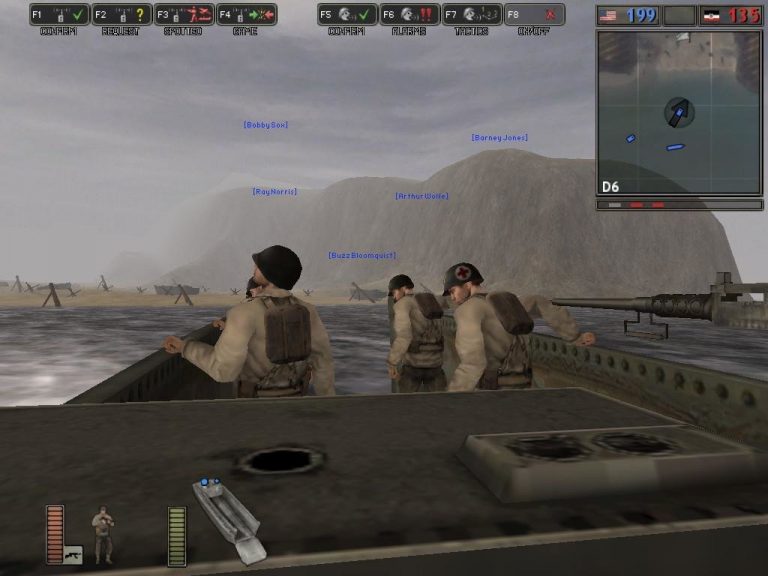Select the submachine gun weapon icon
This screenshot has width=768, height=576.
[x=73, y=553]
